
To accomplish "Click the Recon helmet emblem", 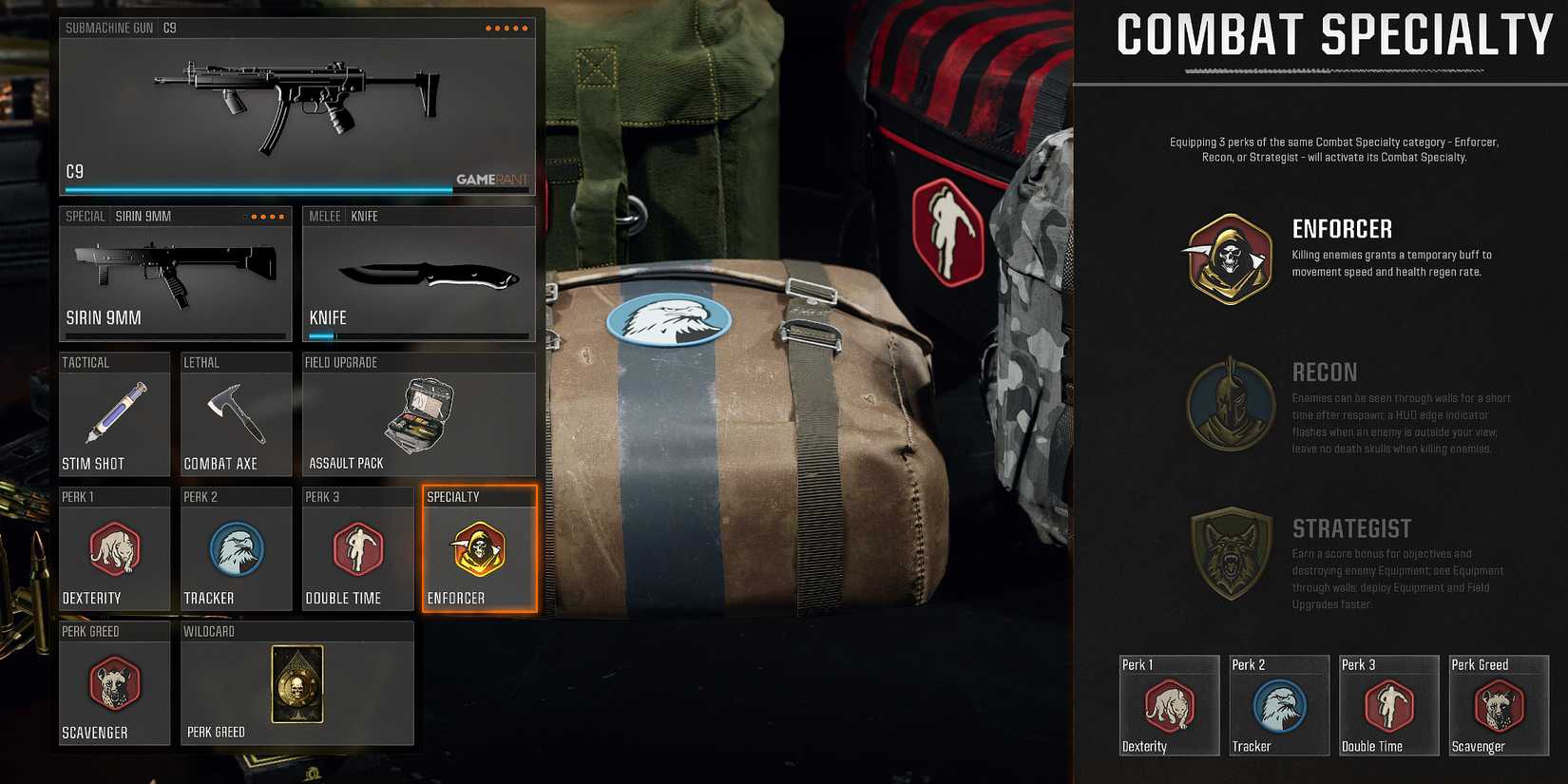I will pyautogui.click(x=1231, y=404).
